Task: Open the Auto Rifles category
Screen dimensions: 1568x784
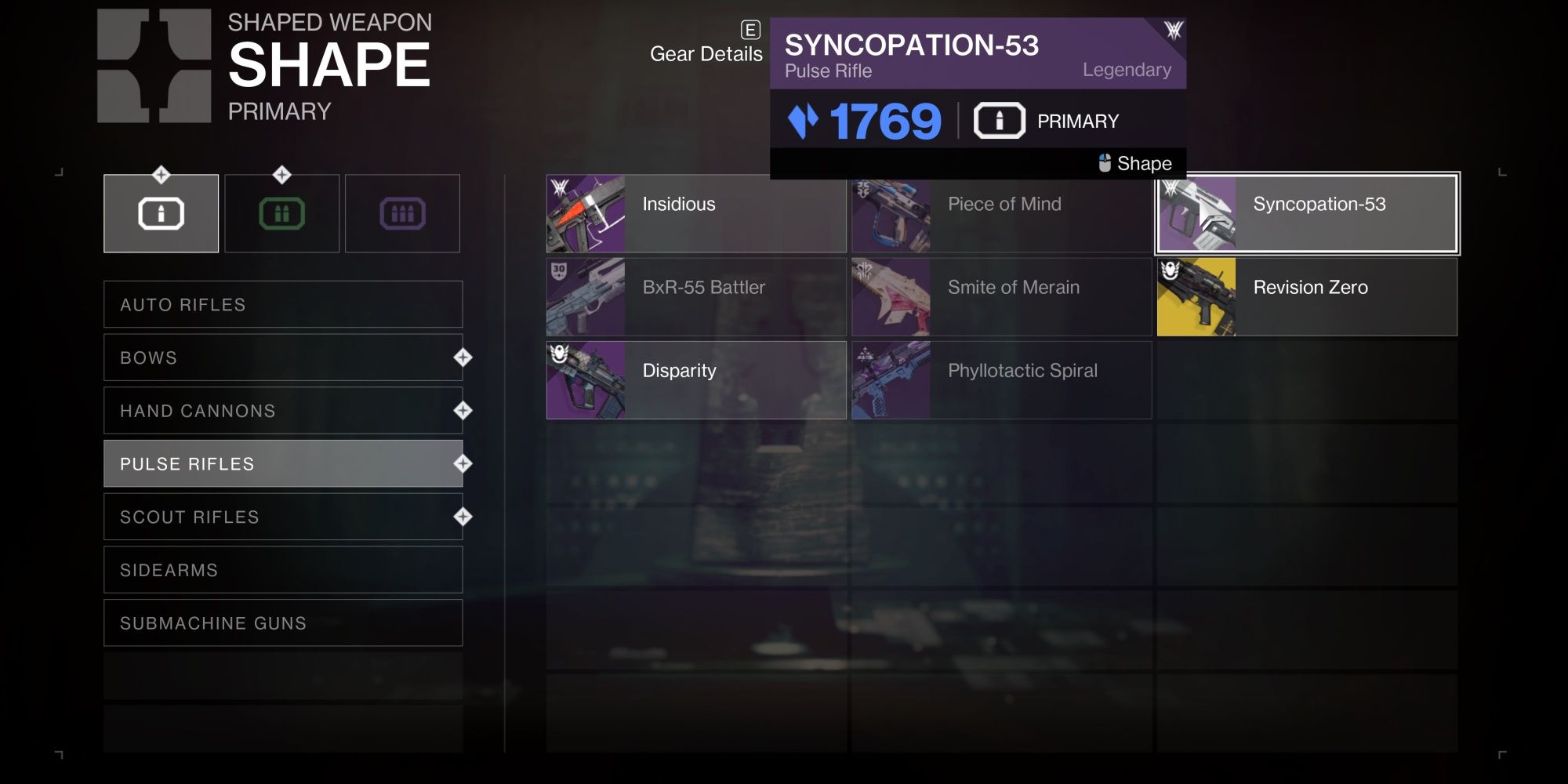Action: click(x=282, y=304)
